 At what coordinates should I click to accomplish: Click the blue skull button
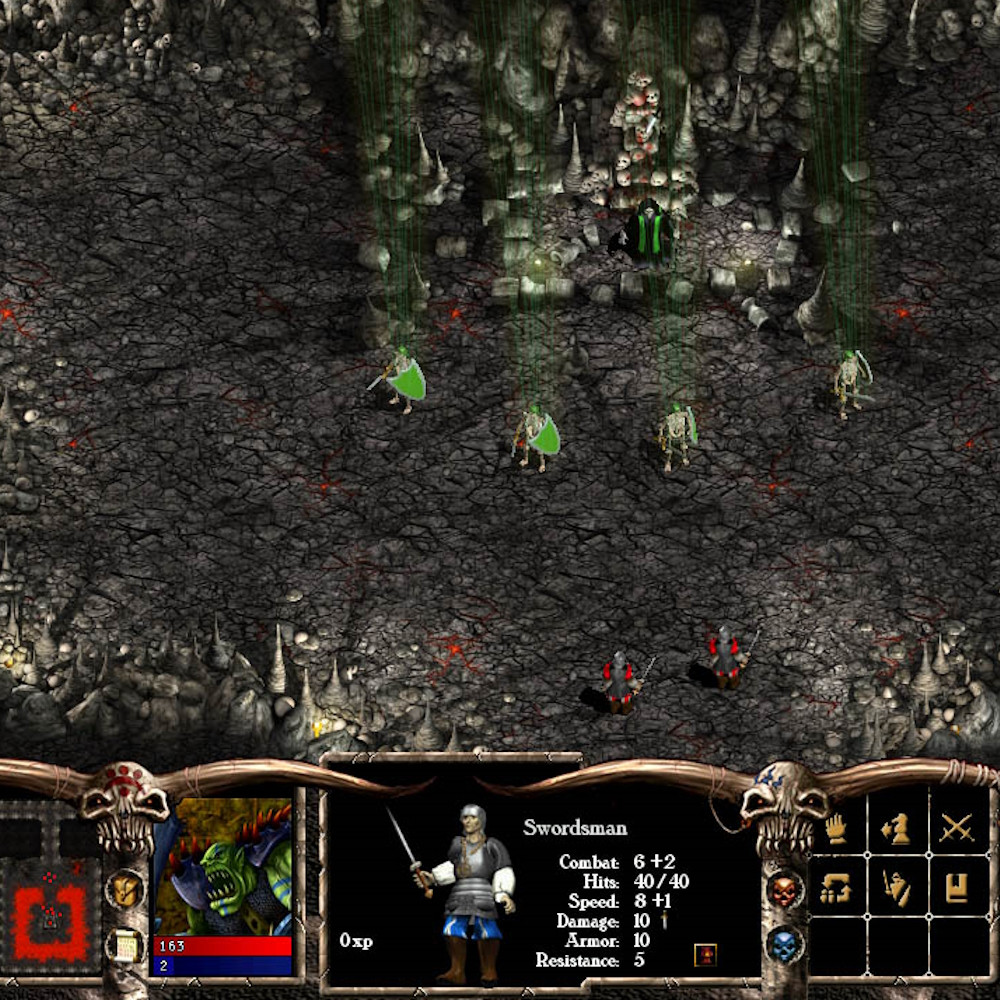click(785, 944)
